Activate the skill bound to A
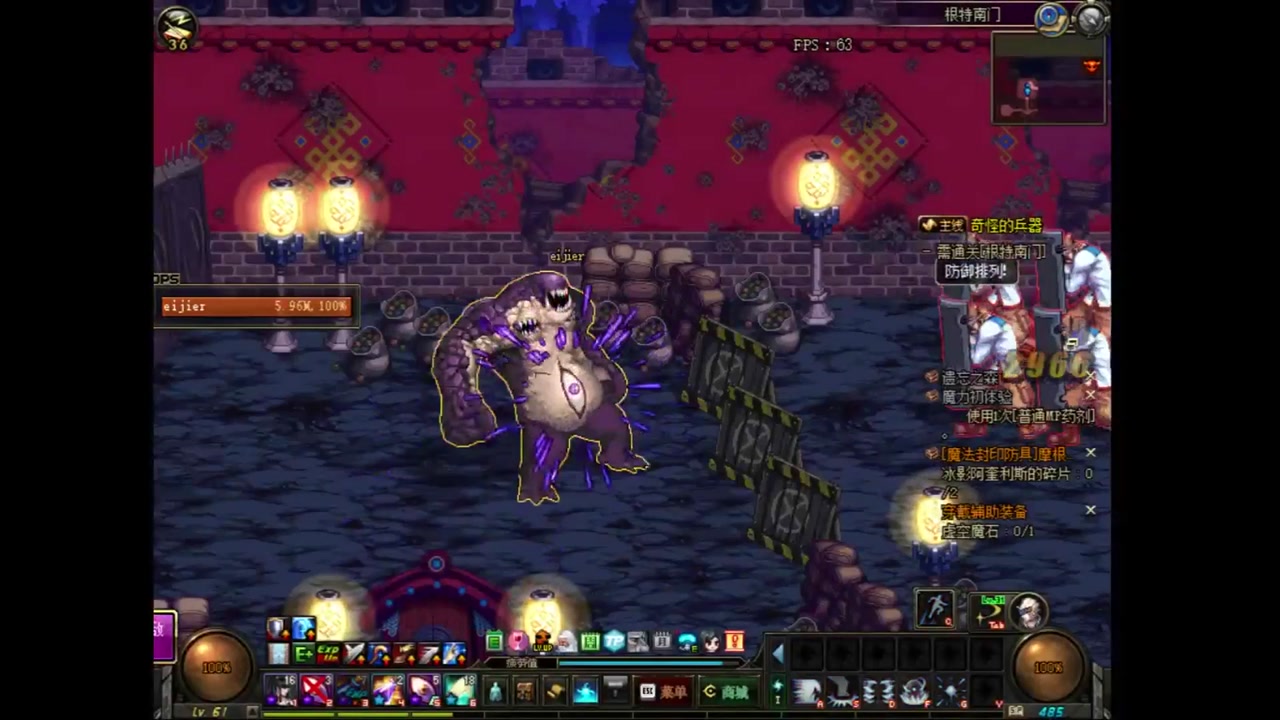This screenshot has height=720, width=1280. [x=806, y=691]
